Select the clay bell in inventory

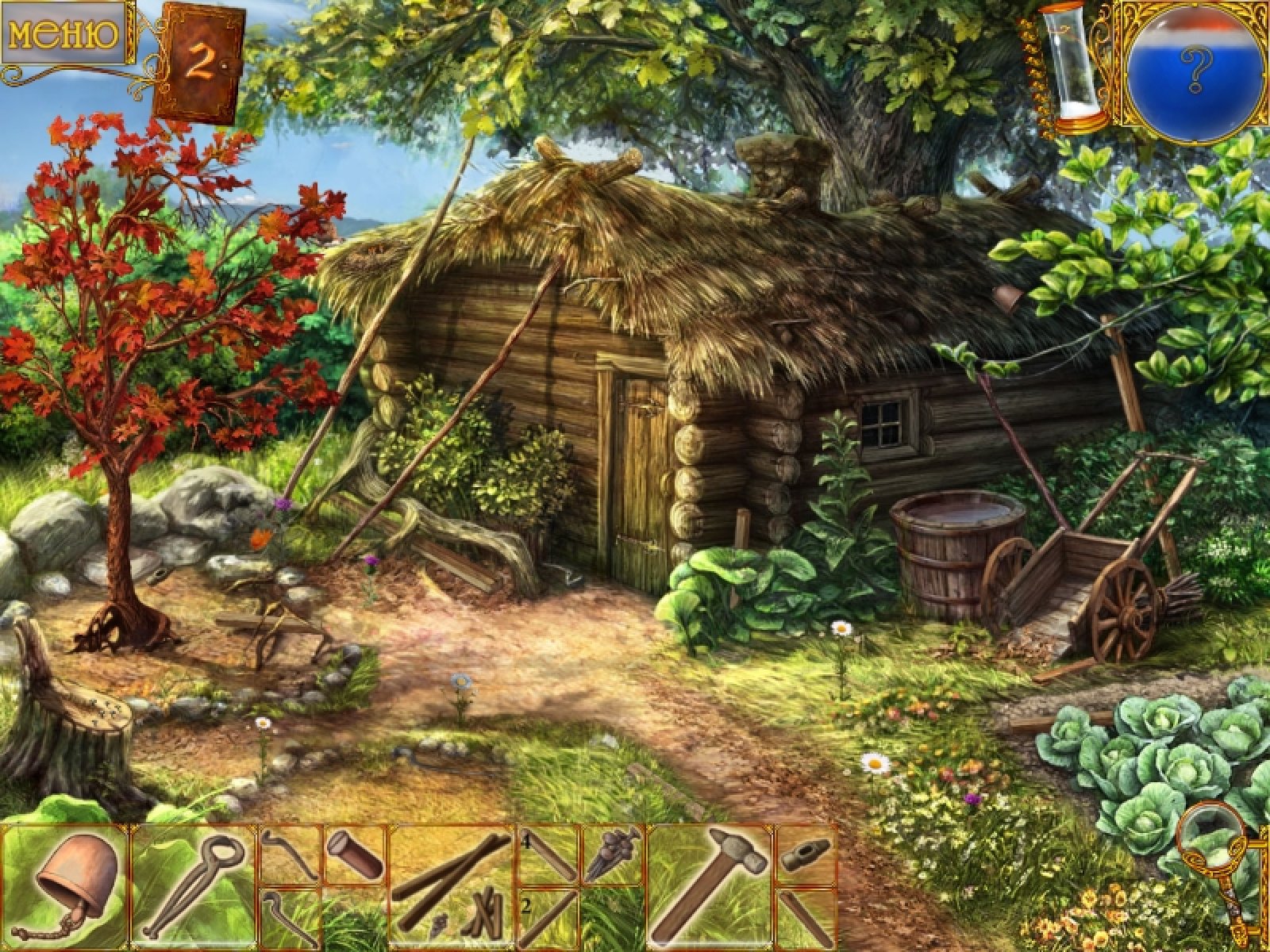point(67,887)
